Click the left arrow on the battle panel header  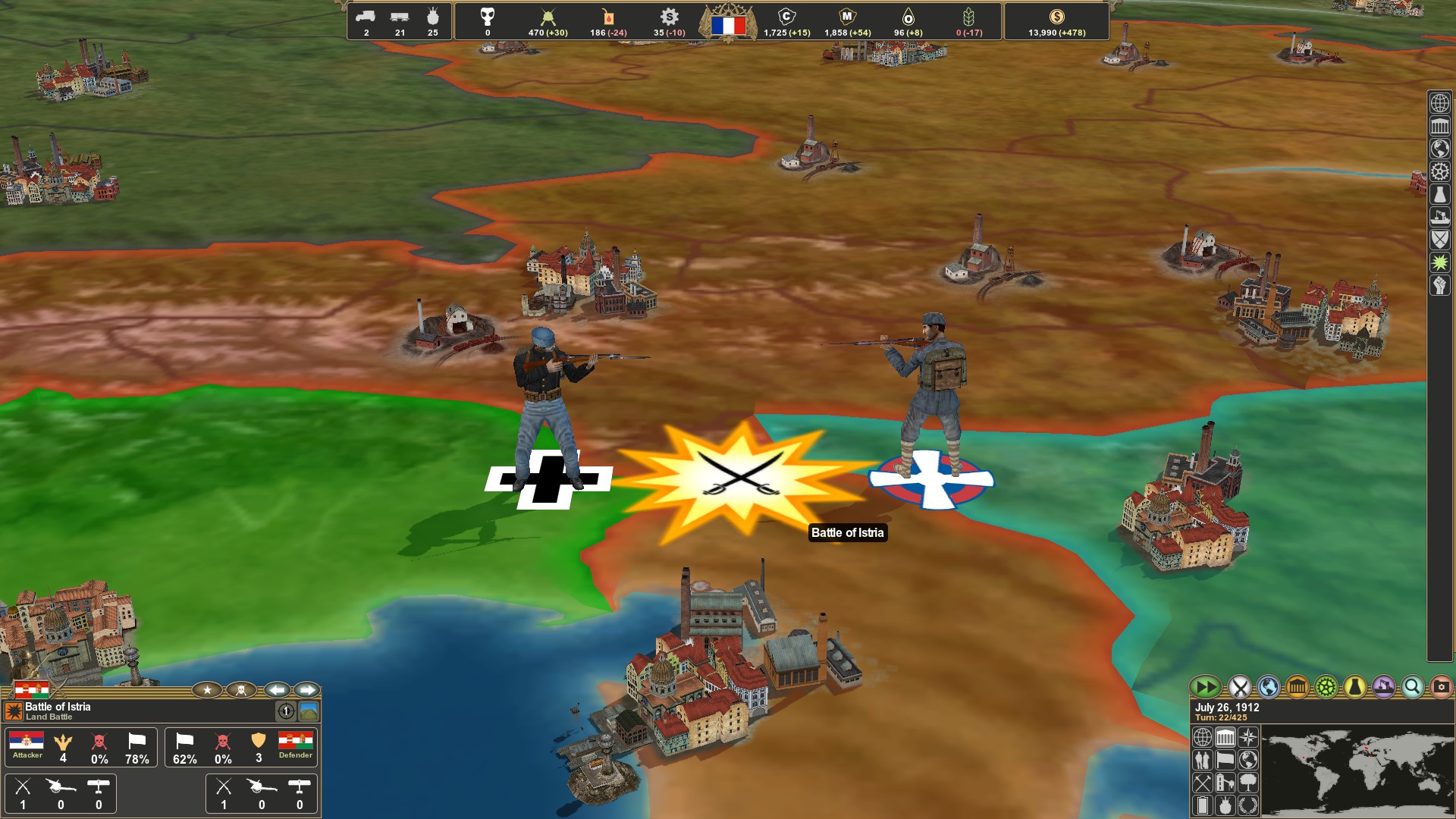click(276, 690)
